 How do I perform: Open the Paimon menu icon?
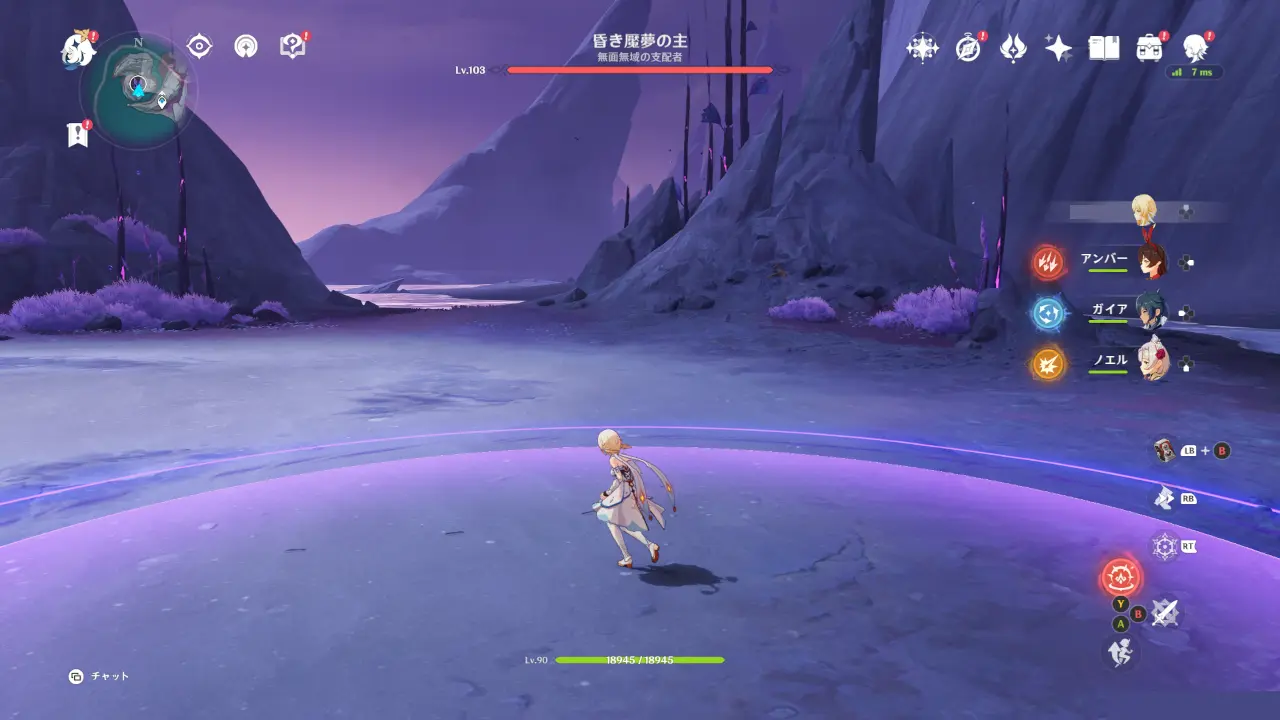pyautogui.click(x=77, y=48)
